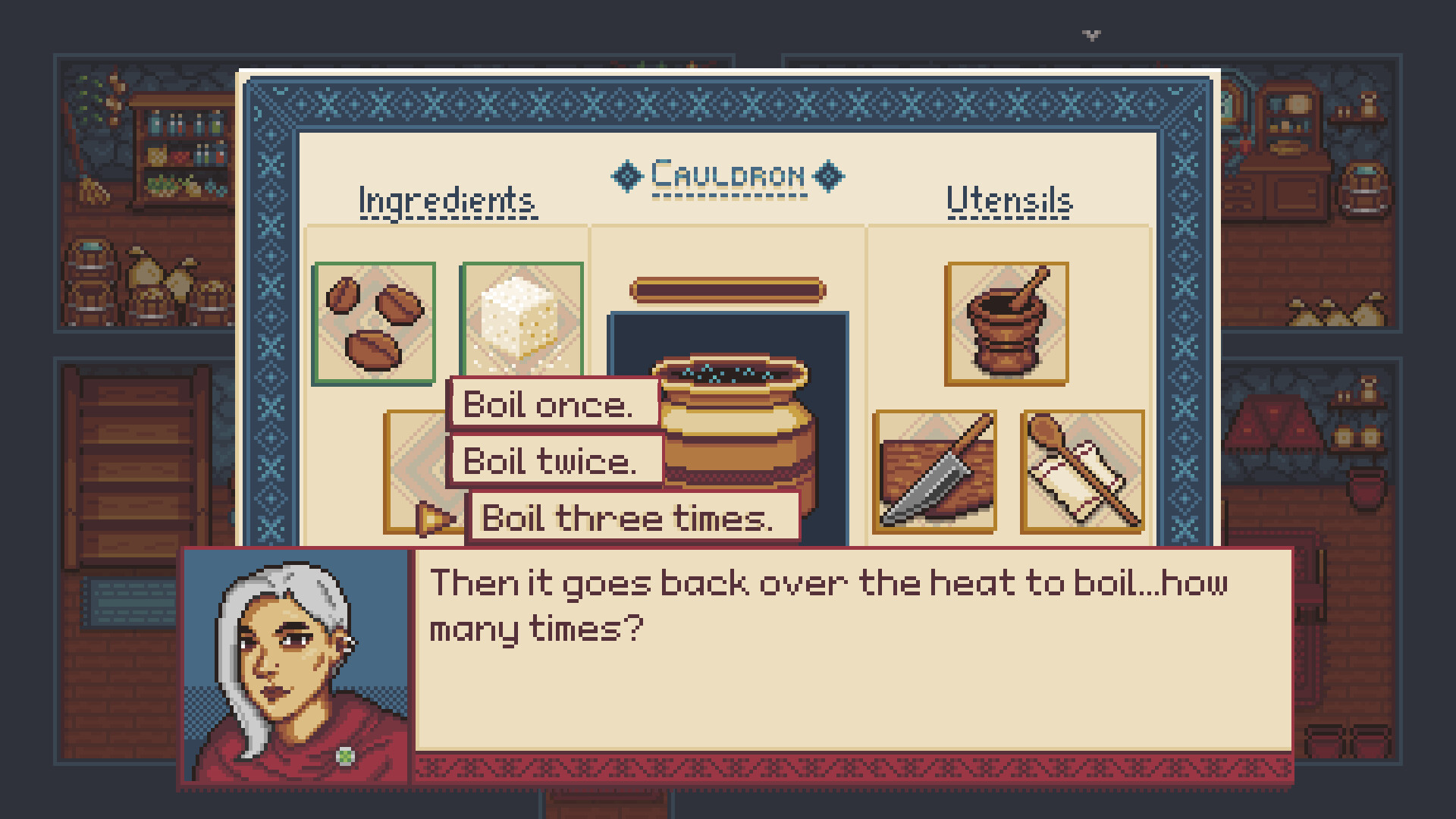
Task: Switch to the Utensils section header
Action: pyautogui.click(x=1009, y=201)
